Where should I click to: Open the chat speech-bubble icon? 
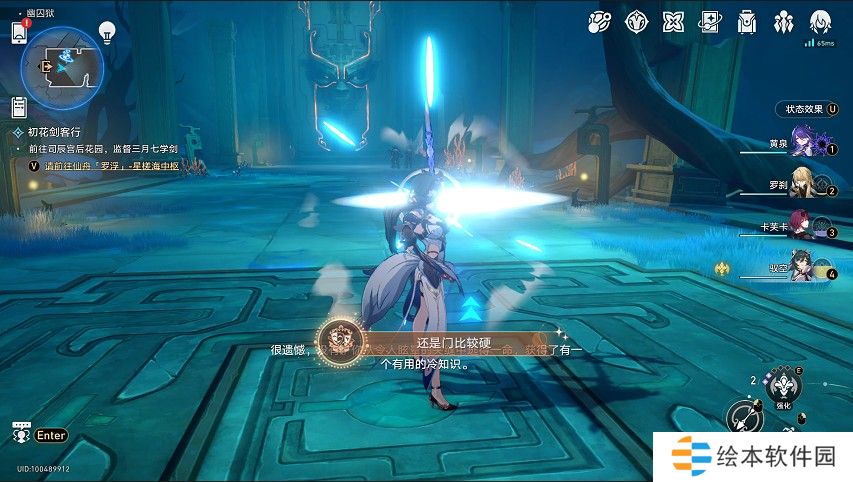(x=20, y=434)
